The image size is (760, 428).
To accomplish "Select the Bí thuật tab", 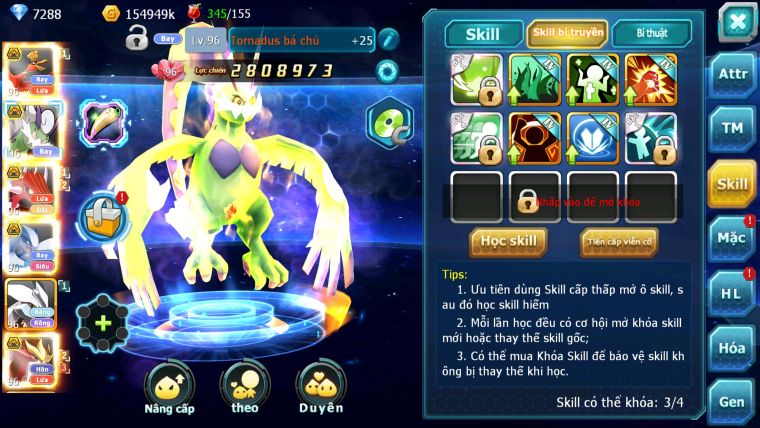I will [651, 34].
